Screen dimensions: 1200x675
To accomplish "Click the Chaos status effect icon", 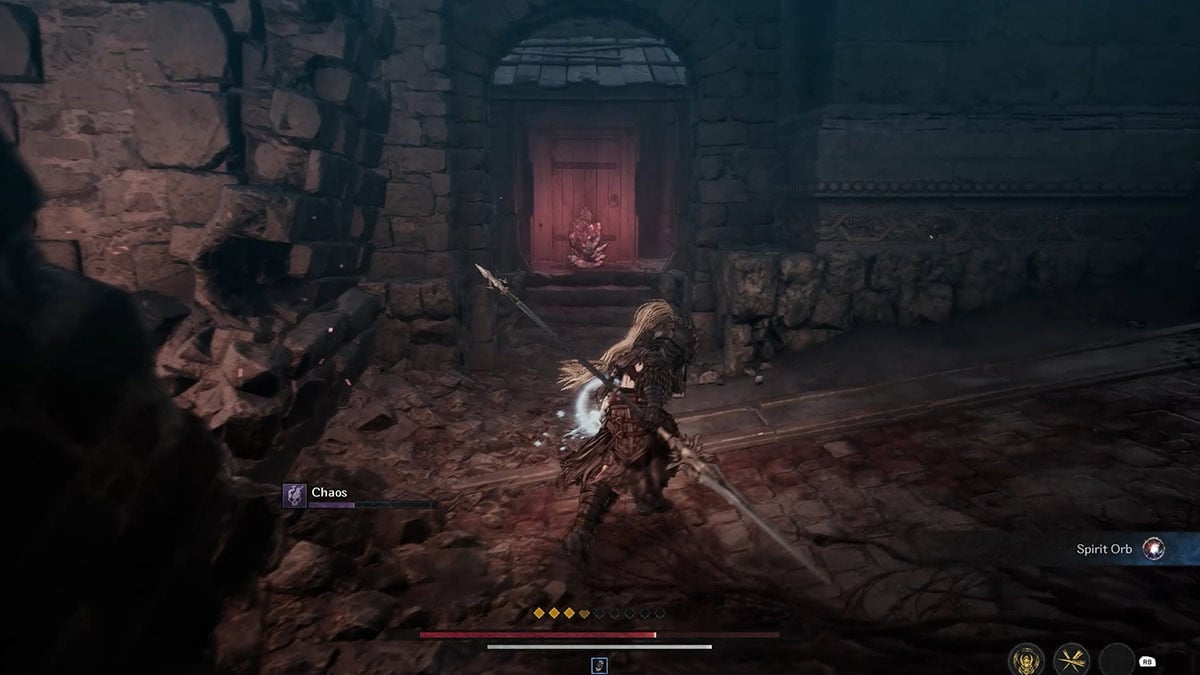I will [x=294, y=495].
